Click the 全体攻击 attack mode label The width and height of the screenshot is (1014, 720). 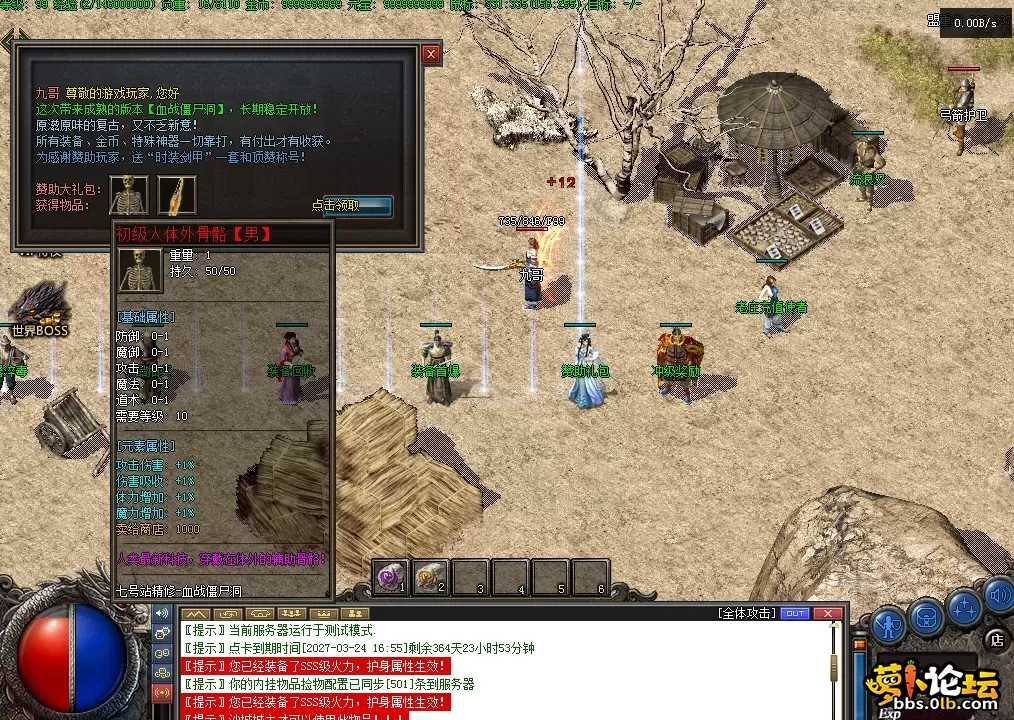pyautogui.click(x=745, y=613)
